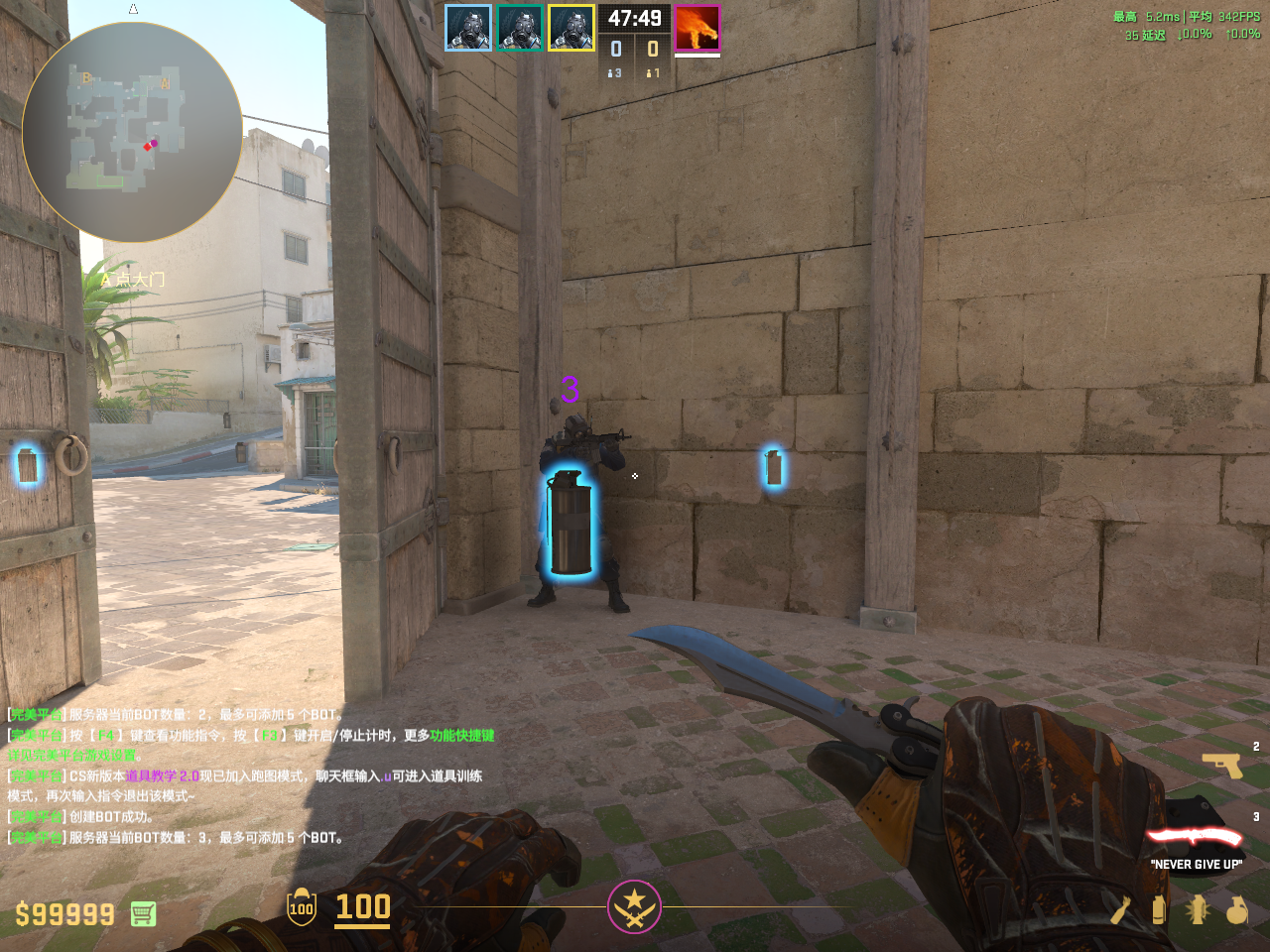Select the pistol weapon slot
This screenshot has height=952, width=1270.
coord(1222,766)
